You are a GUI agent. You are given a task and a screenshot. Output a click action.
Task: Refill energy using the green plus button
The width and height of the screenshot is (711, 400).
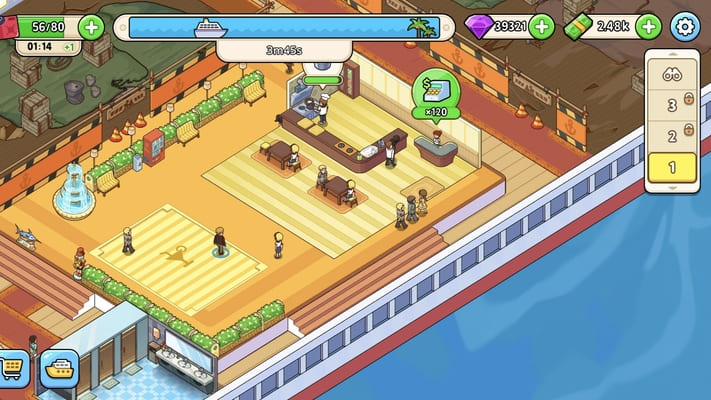[91, 27]
